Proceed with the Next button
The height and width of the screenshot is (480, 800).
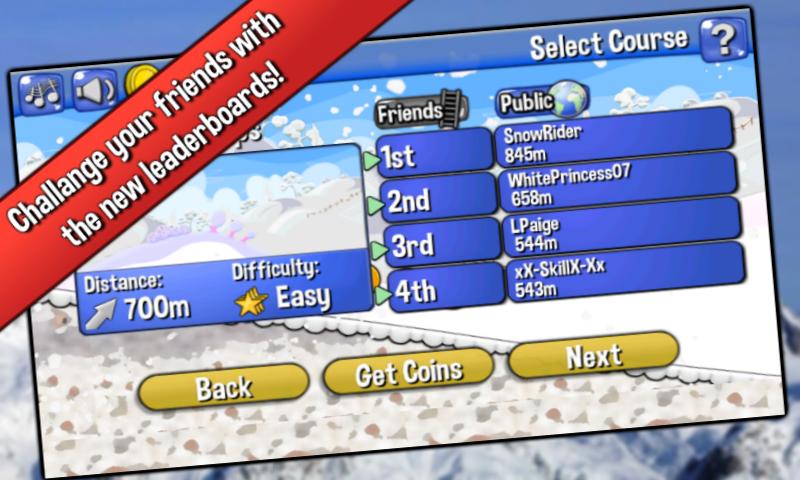coord(594,355)
